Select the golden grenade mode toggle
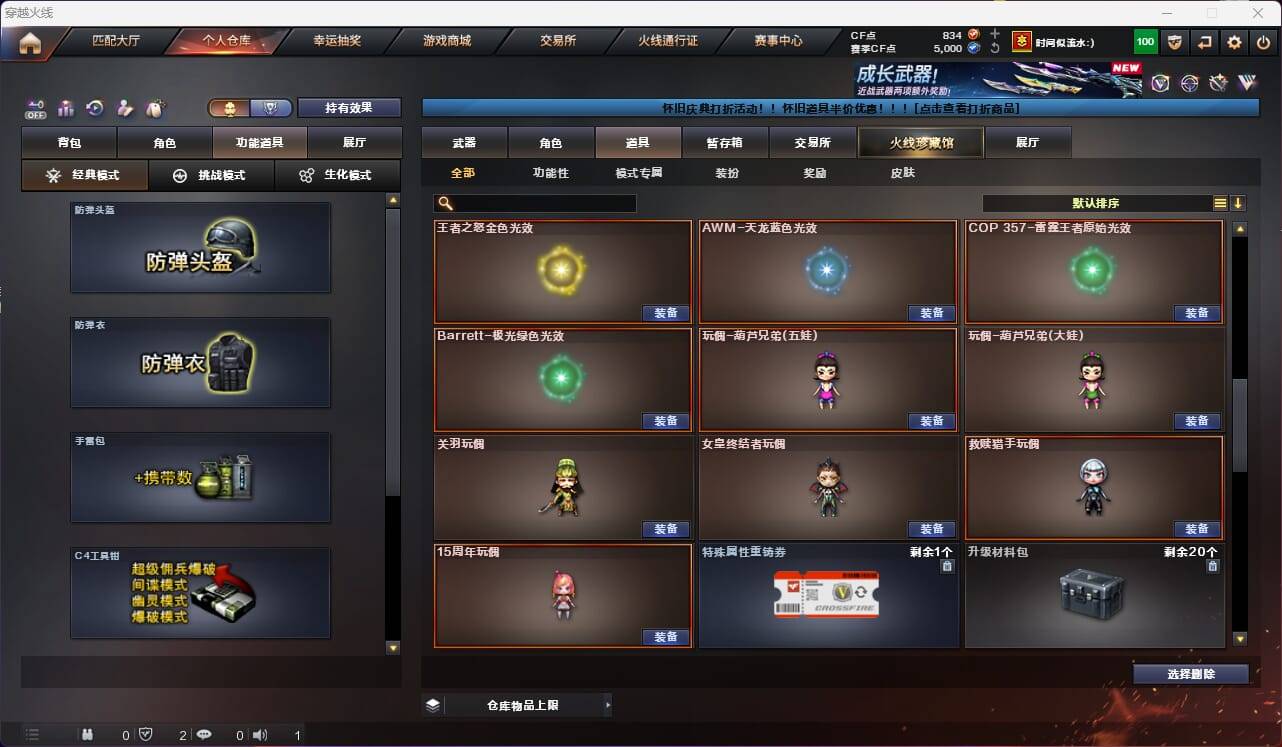The image size is (1282, 747). pos(229,106)
